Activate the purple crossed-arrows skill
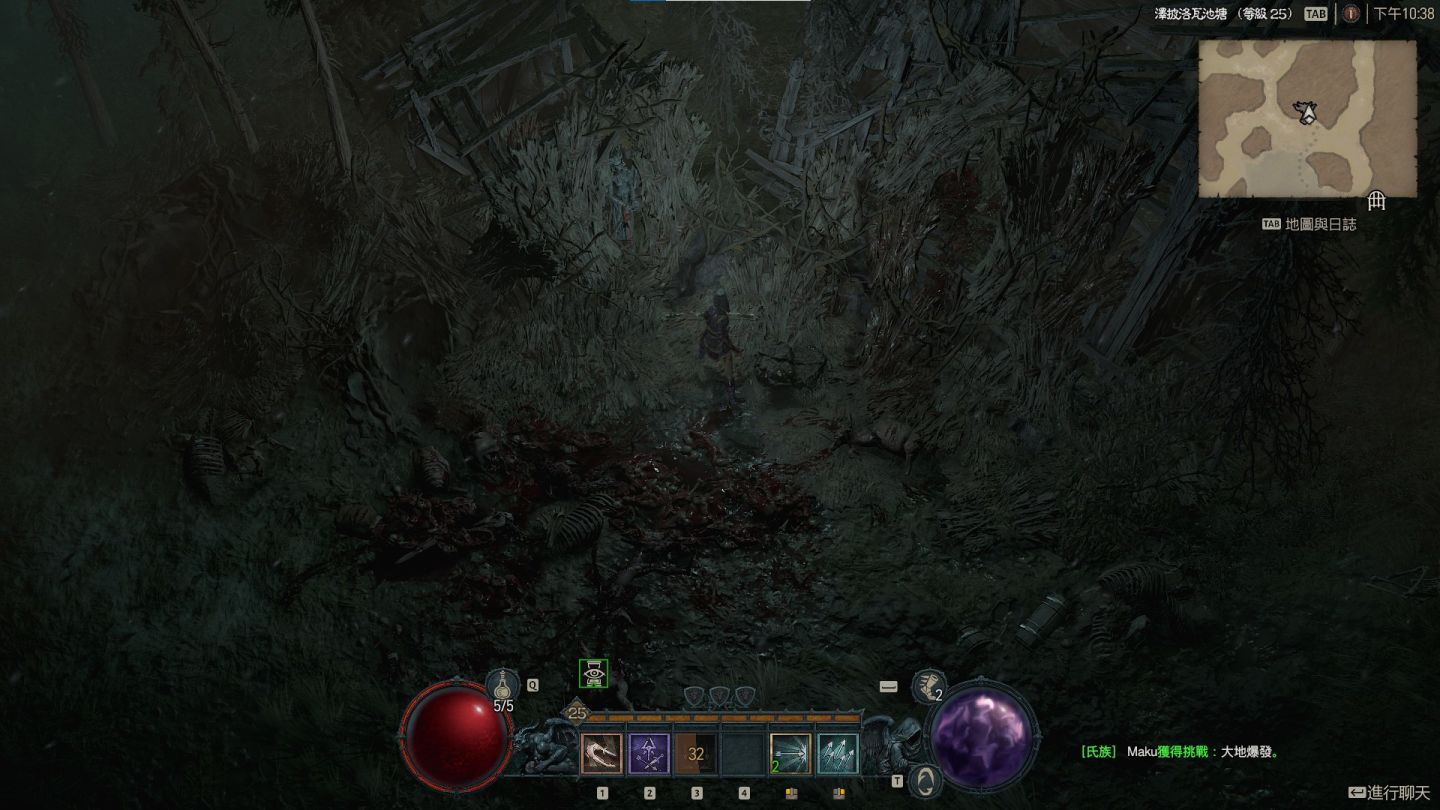 (649, 754)
